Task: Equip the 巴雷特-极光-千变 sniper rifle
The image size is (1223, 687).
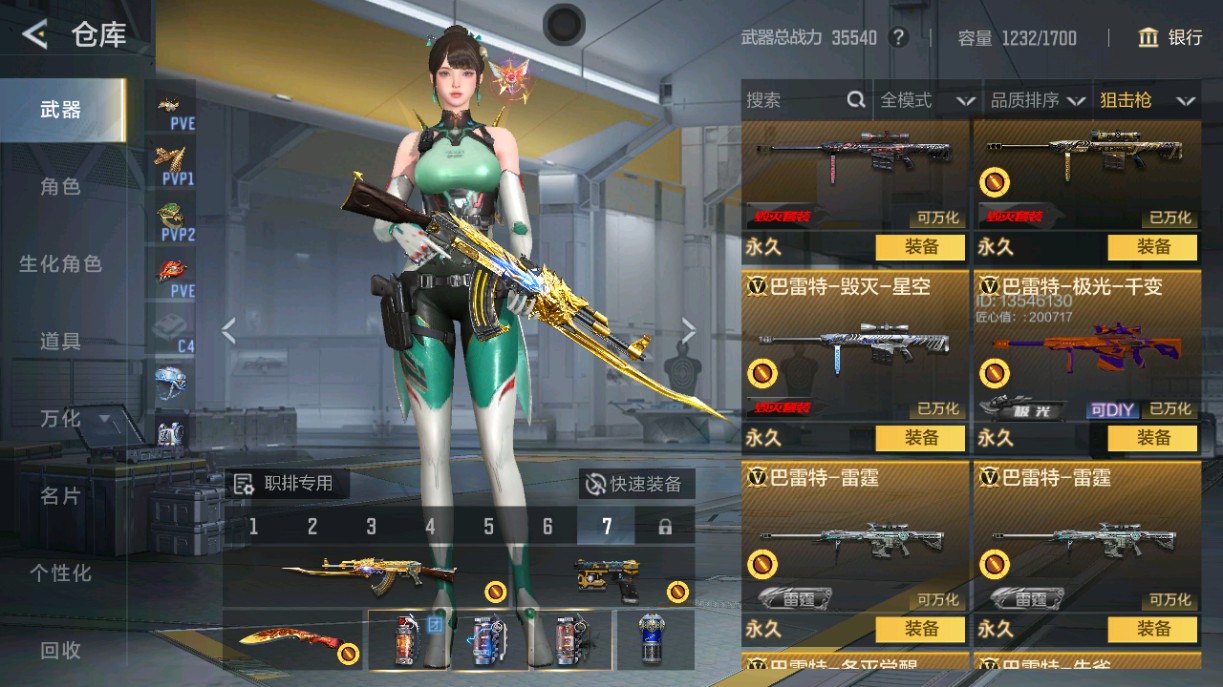Action: pyautogui.click(x=1152, y=438)
